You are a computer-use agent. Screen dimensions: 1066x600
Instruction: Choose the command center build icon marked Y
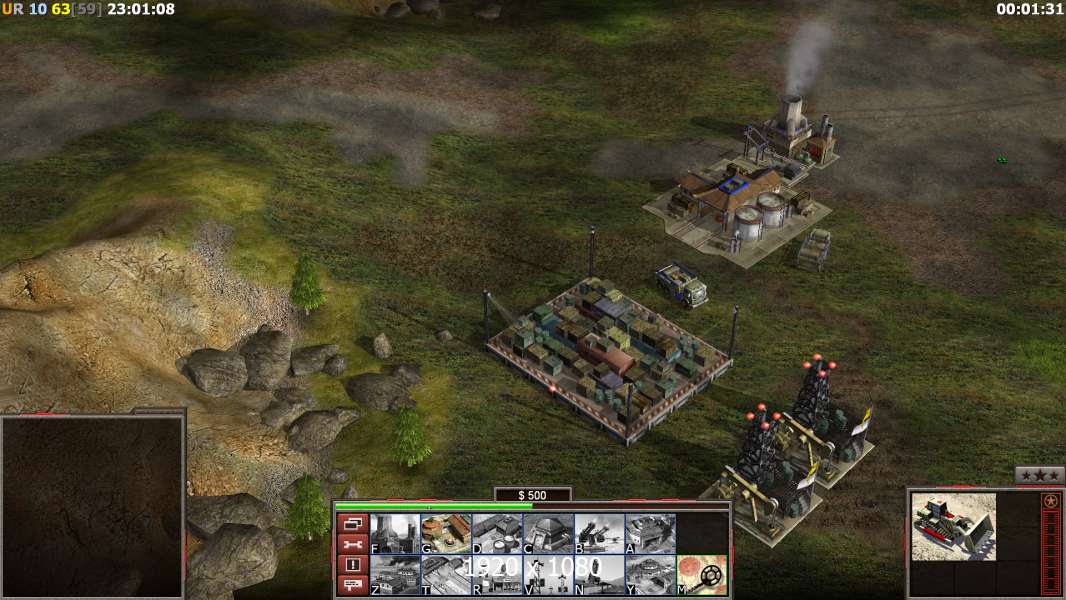(650, 574)
